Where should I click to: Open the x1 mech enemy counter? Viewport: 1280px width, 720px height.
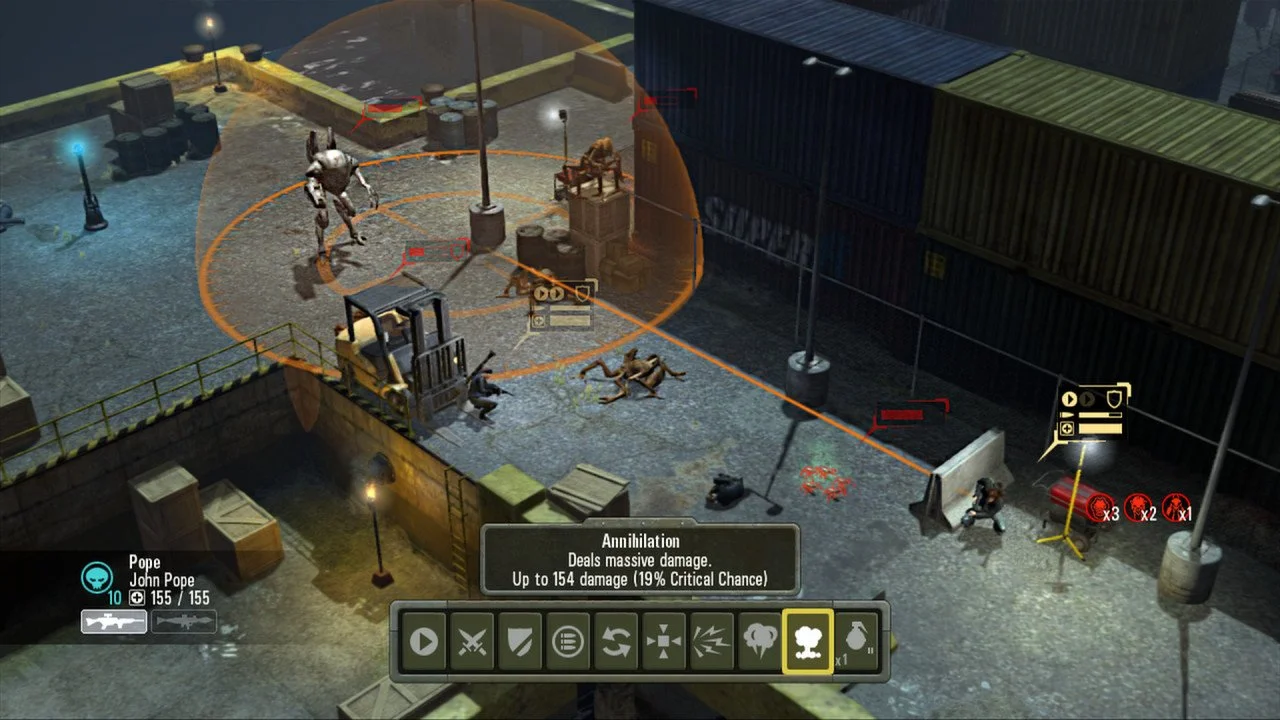(1175, 505)
